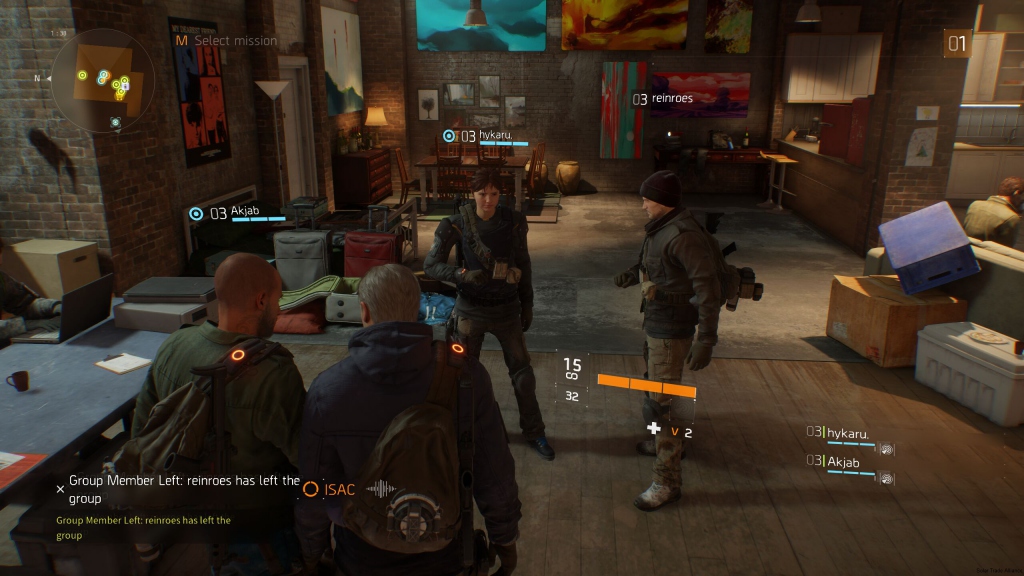Viewport: 1024px width, 576px height.
Task: Dismiss the Group Member Left notification
Action: coord(60,489)
